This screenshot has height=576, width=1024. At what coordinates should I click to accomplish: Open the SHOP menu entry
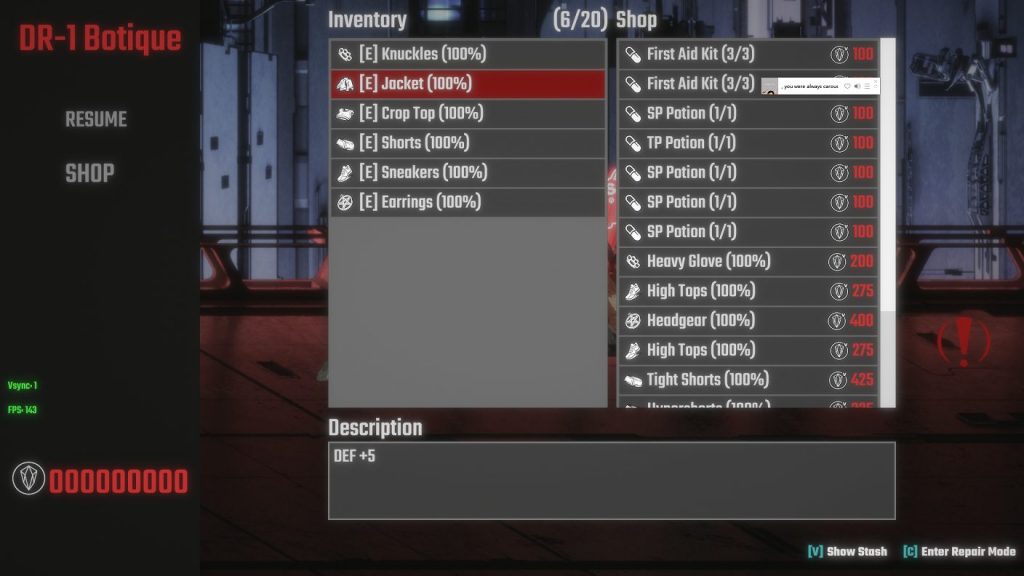click(89, 173)
